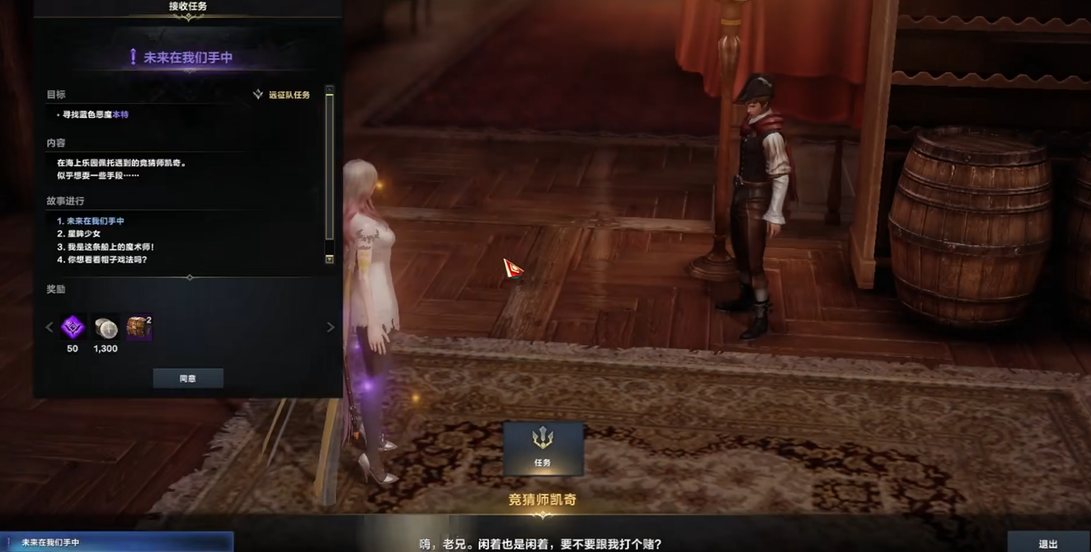Show previous rewards with the left arrow
Screen dimensions: 1091x552
pyautogui.click(x=49, y=327)
